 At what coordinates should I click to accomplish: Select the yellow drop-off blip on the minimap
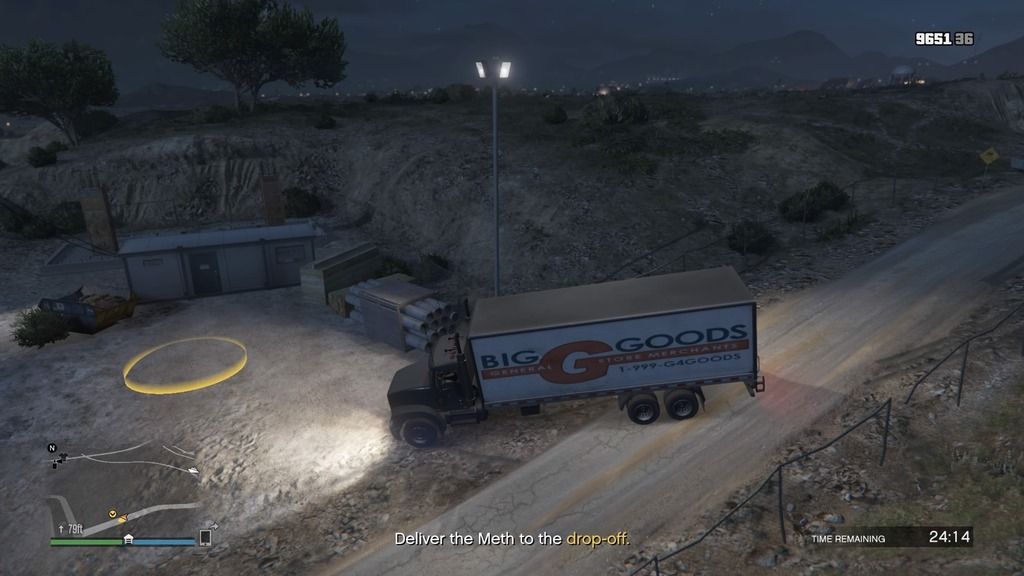point(113,514)
